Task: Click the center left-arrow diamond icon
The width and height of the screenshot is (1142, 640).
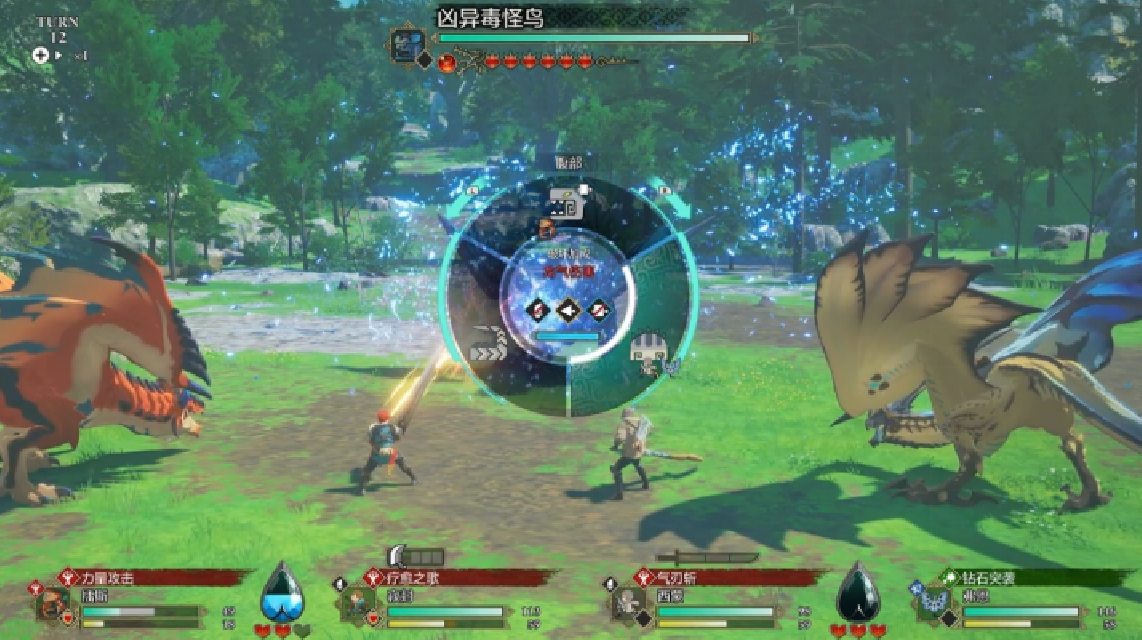Action: click(568, 310)
